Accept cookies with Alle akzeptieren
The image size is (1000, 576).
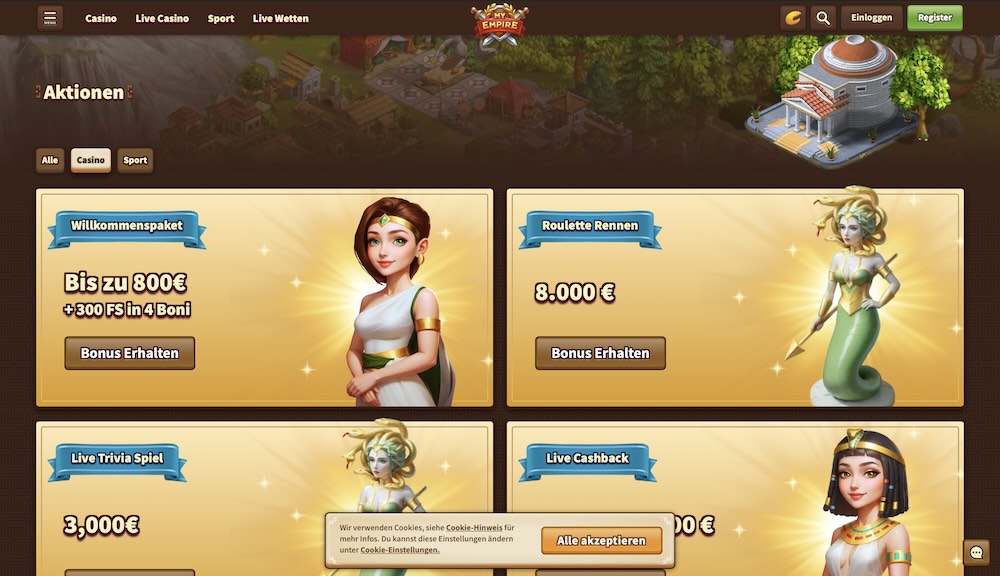pos(601,541)
